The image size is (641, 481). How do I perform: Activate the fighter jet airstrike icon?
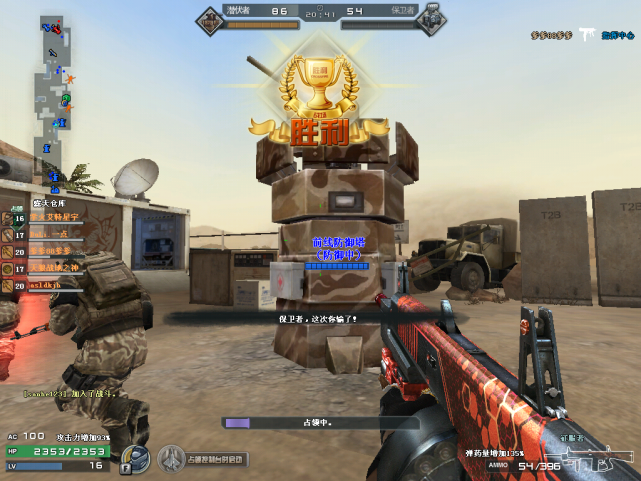point(172,458)
